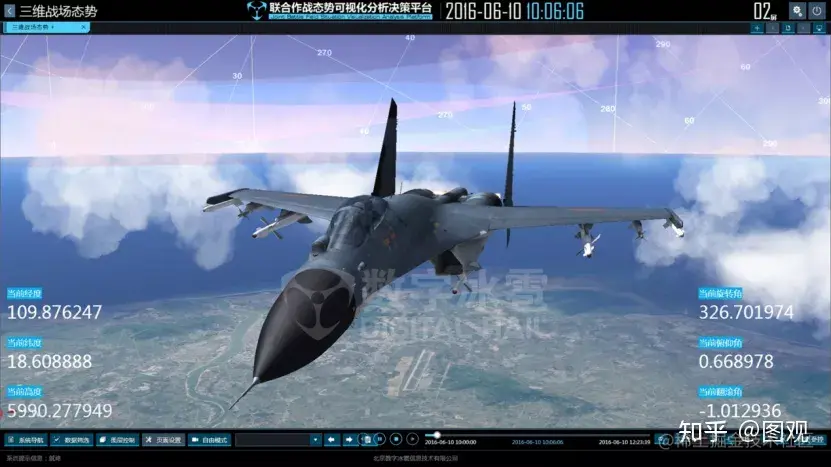Open the 数据筛选 data filter
831x467 pixels.
[72, 439]
